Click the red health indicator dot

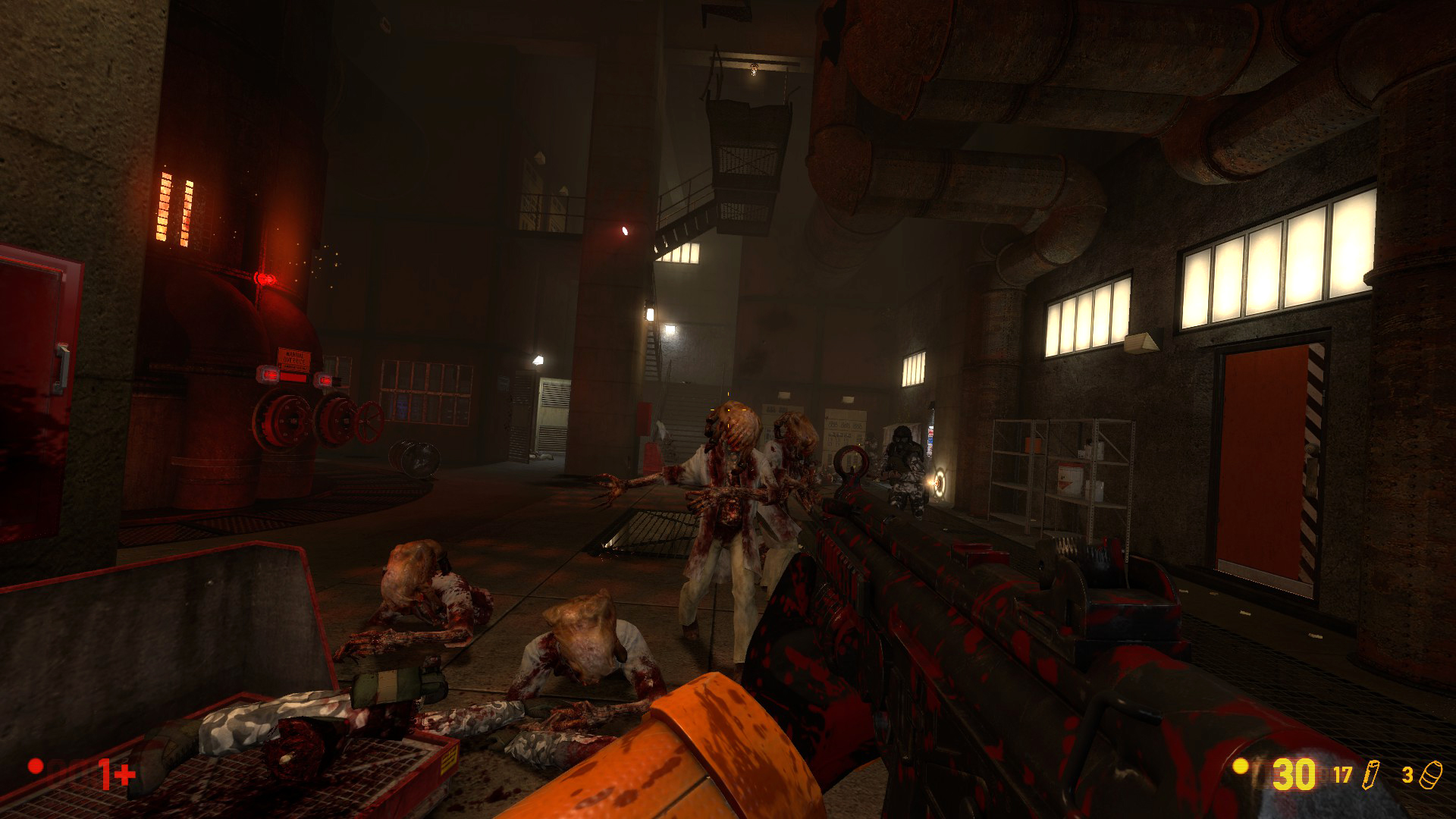[x=35, y=766]
